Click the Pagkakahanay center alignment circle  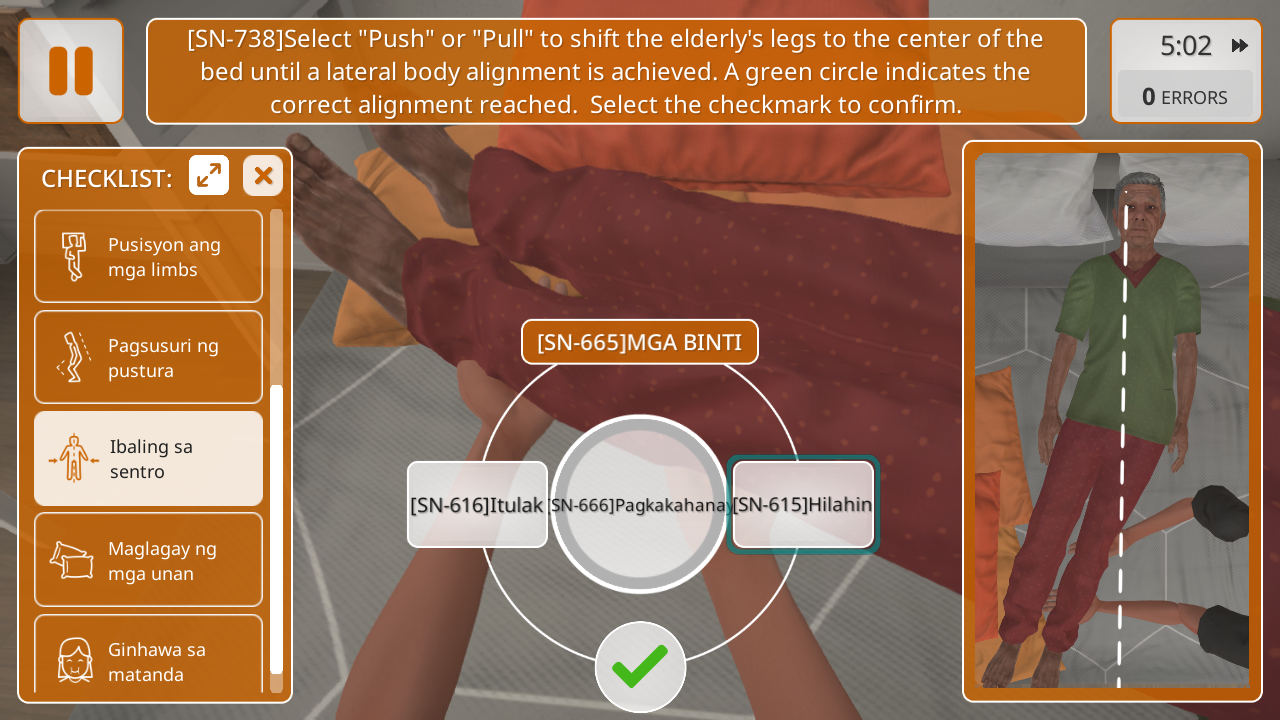(x=639, y=504)
